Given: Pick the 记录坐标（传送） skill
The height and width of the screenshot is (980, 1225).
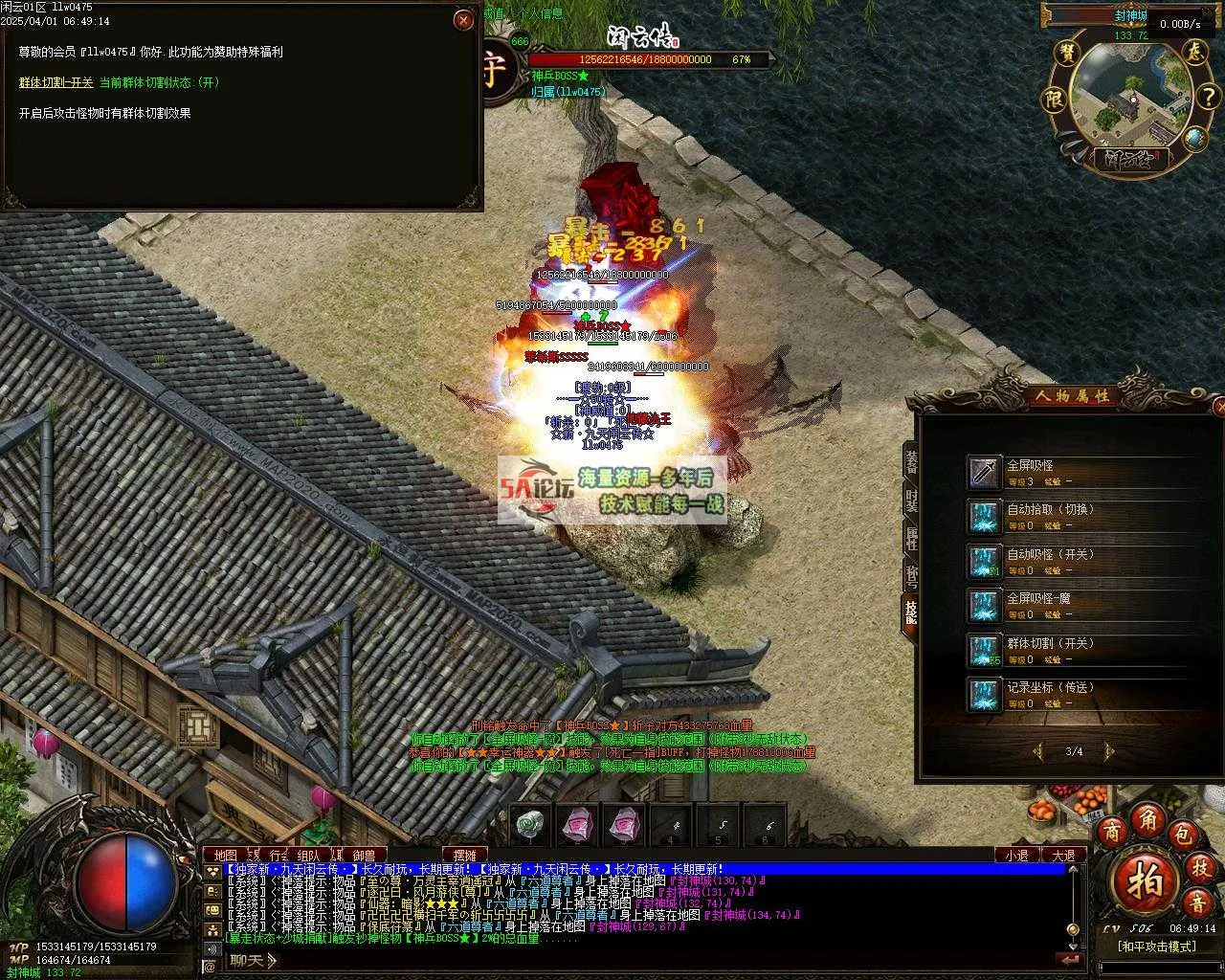Looking at the screenshot, I should tap(984, 694).
